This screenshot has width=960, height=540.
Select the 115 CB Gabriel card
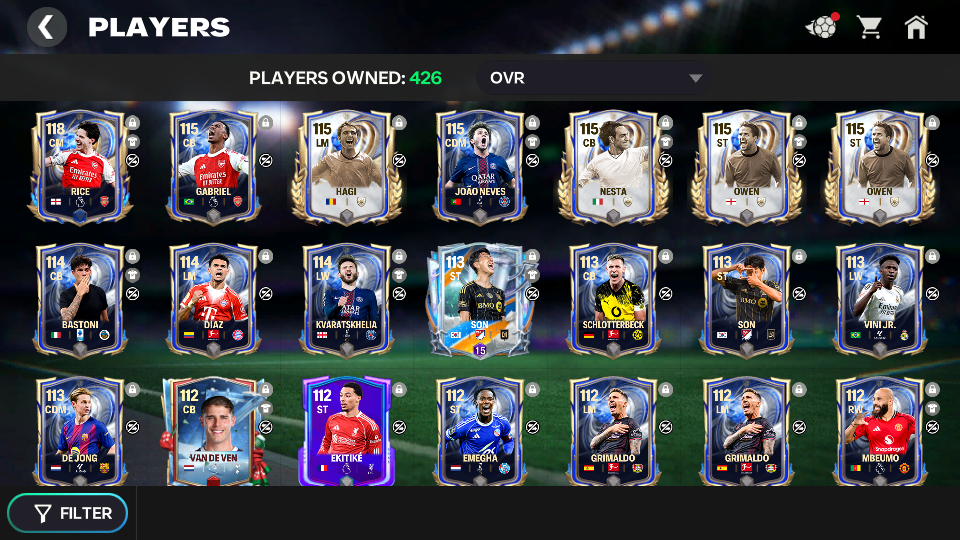coord(213,165)
